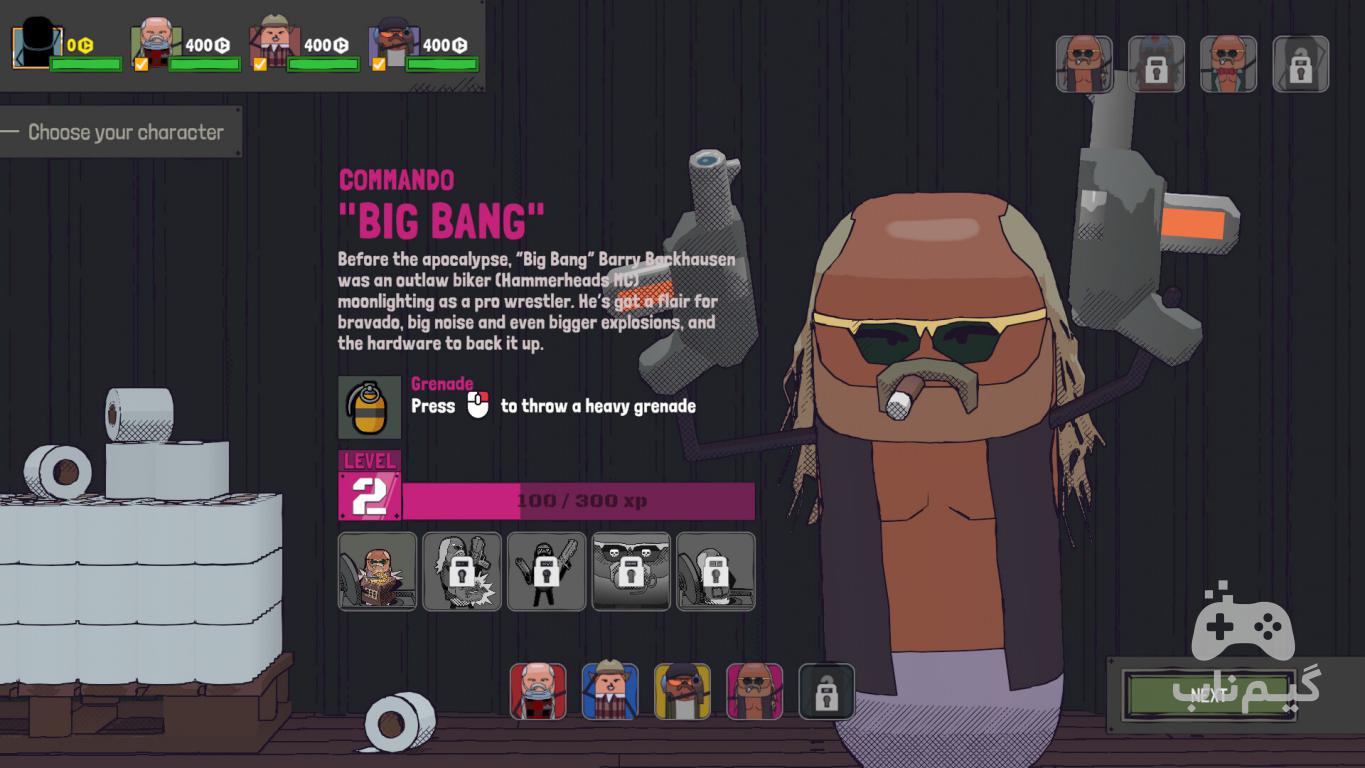This screenshot has width=1365, height=768.
Task: Select the Big Bang portrait on pink
Action: (754, 691)
